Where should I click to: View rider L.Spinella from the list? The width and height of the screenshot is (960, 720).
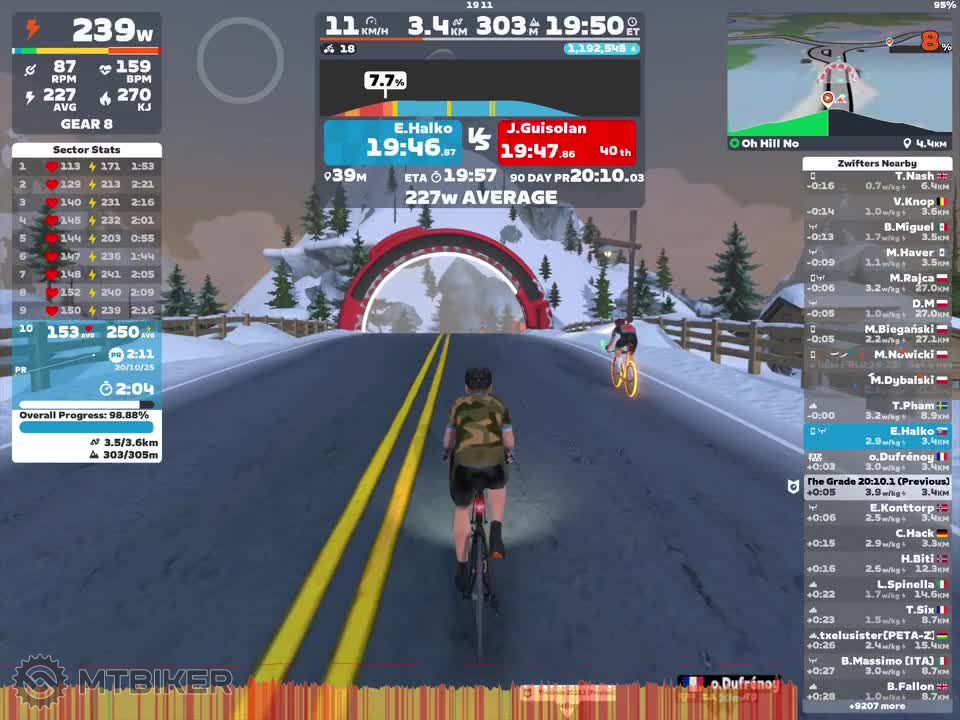(877, 589)
